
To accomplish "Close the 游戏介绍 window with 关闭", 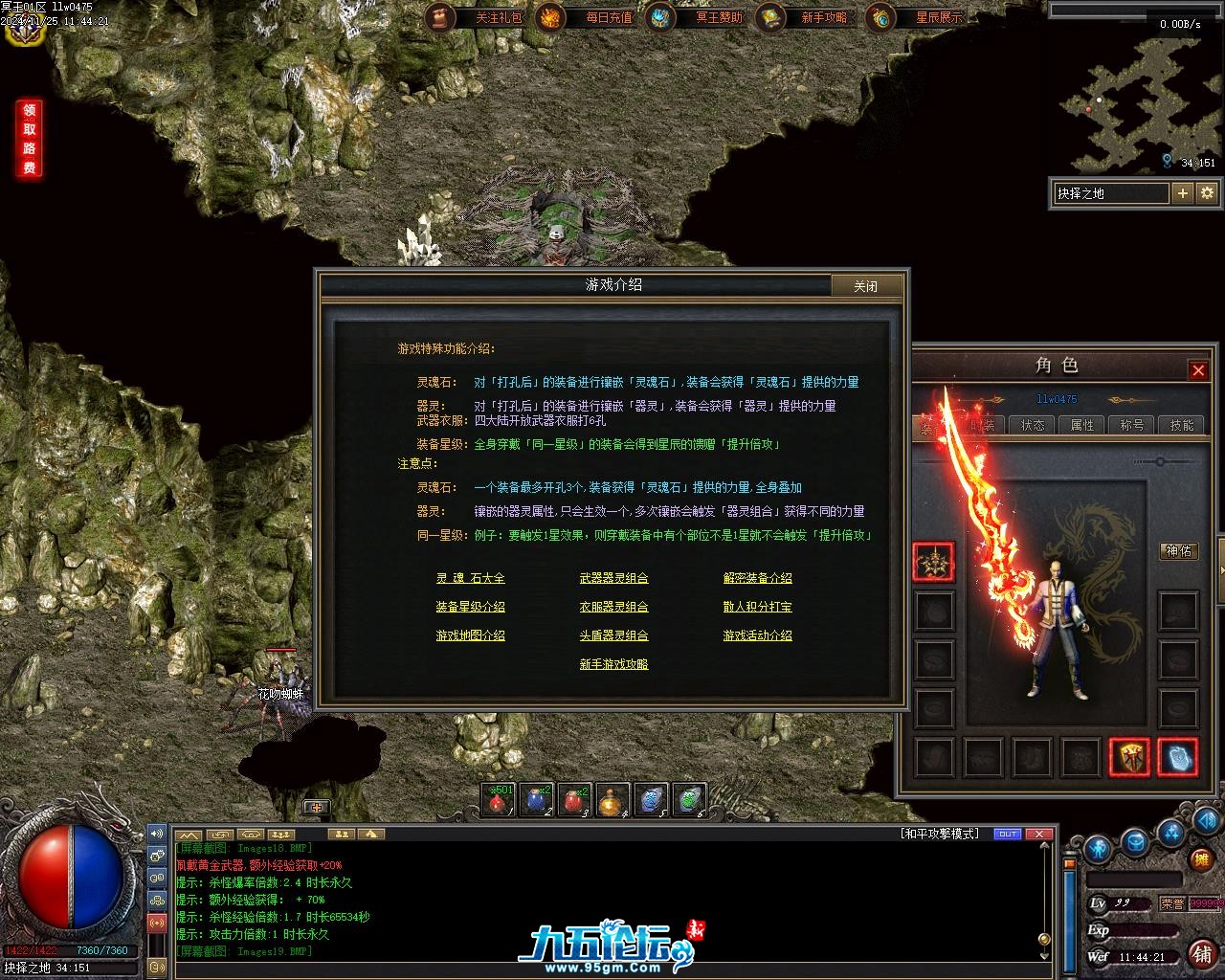I will pyautogui.click(x=865, y=286).
